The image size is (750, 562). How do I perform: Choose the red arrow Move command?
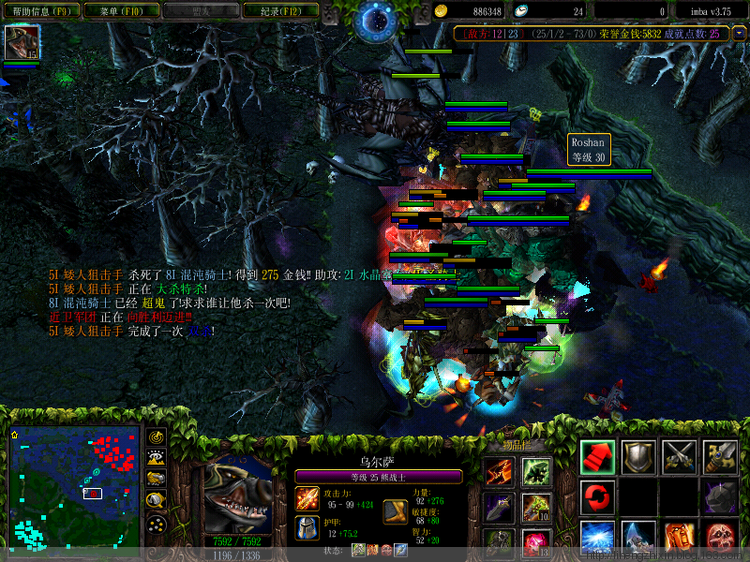pos(598,457)
